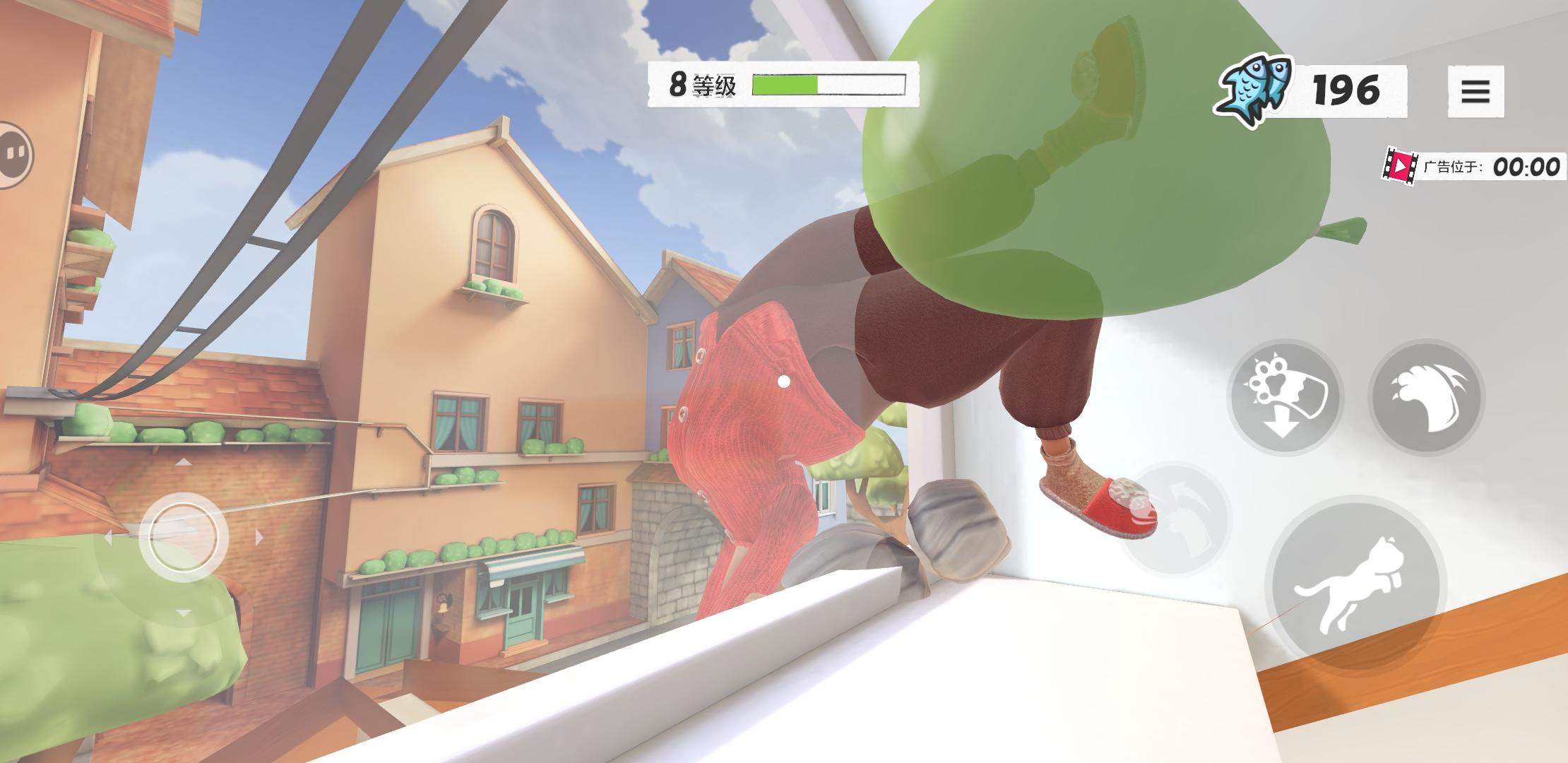Image resolution: width=1568 pixels, height=763 pixels.
Task: Tap the joystick's down directional arrow
Action: (184, 613)
